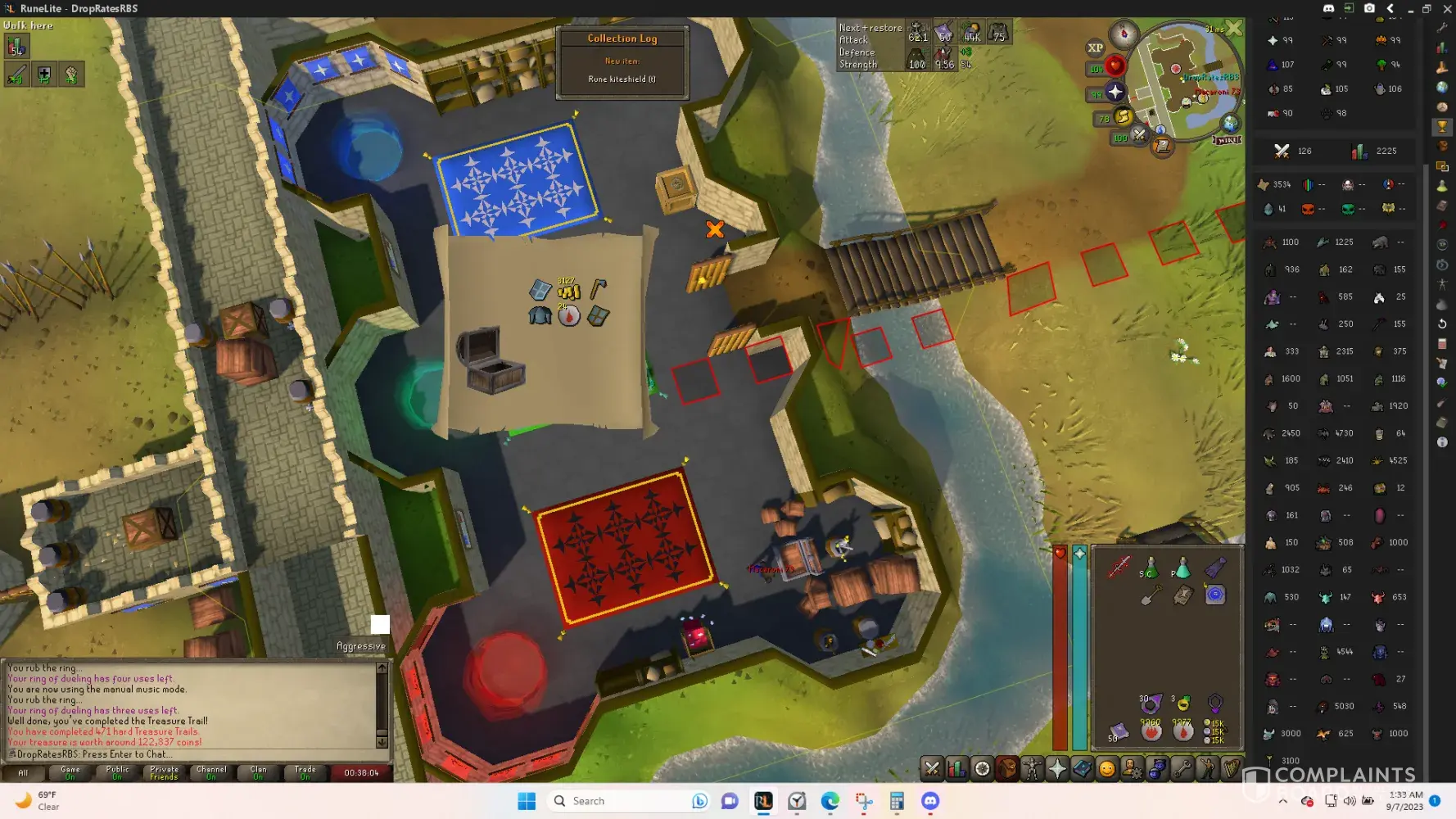The image size is (1456, 819).
Task: Open the world map globe
Action: (1230, 124)
